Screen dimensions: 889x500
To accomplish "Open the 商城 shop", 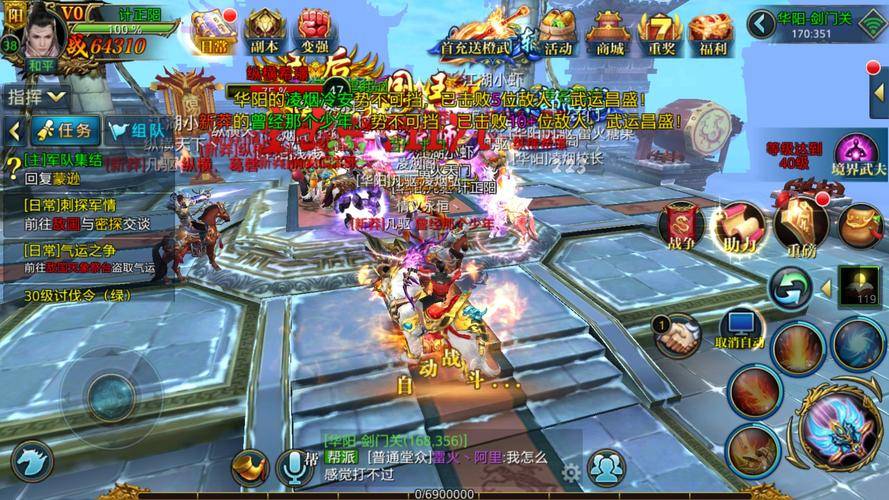I will point(609,30).
